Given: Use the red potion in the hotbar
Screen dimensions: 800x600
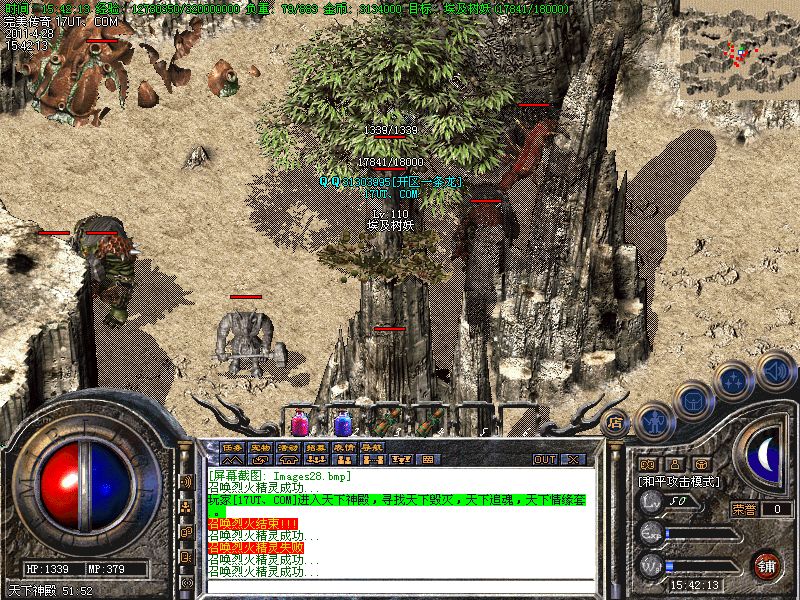Looking at the screenshot, I should tap(299, 423).
